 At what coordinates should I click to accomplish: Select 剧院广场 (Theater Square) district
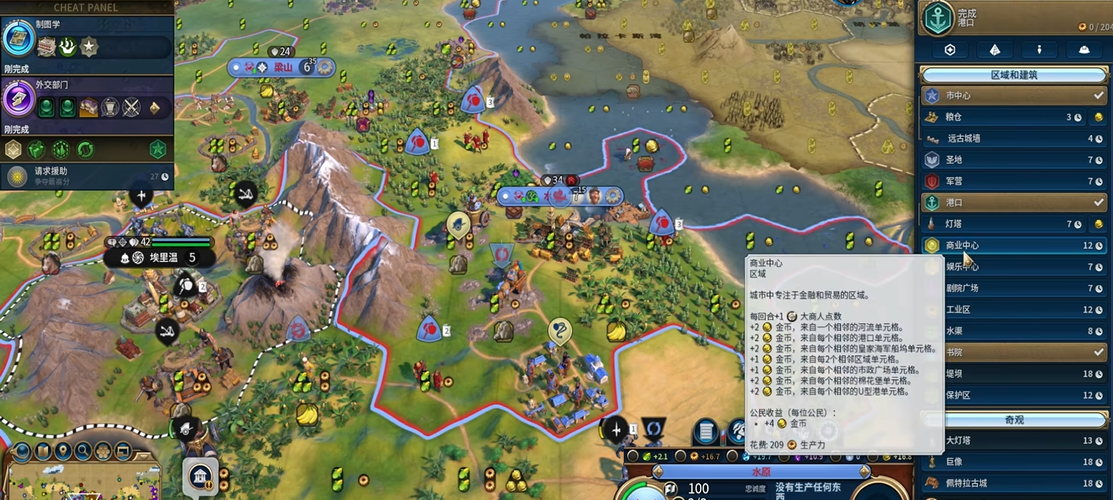[1000, 288]
